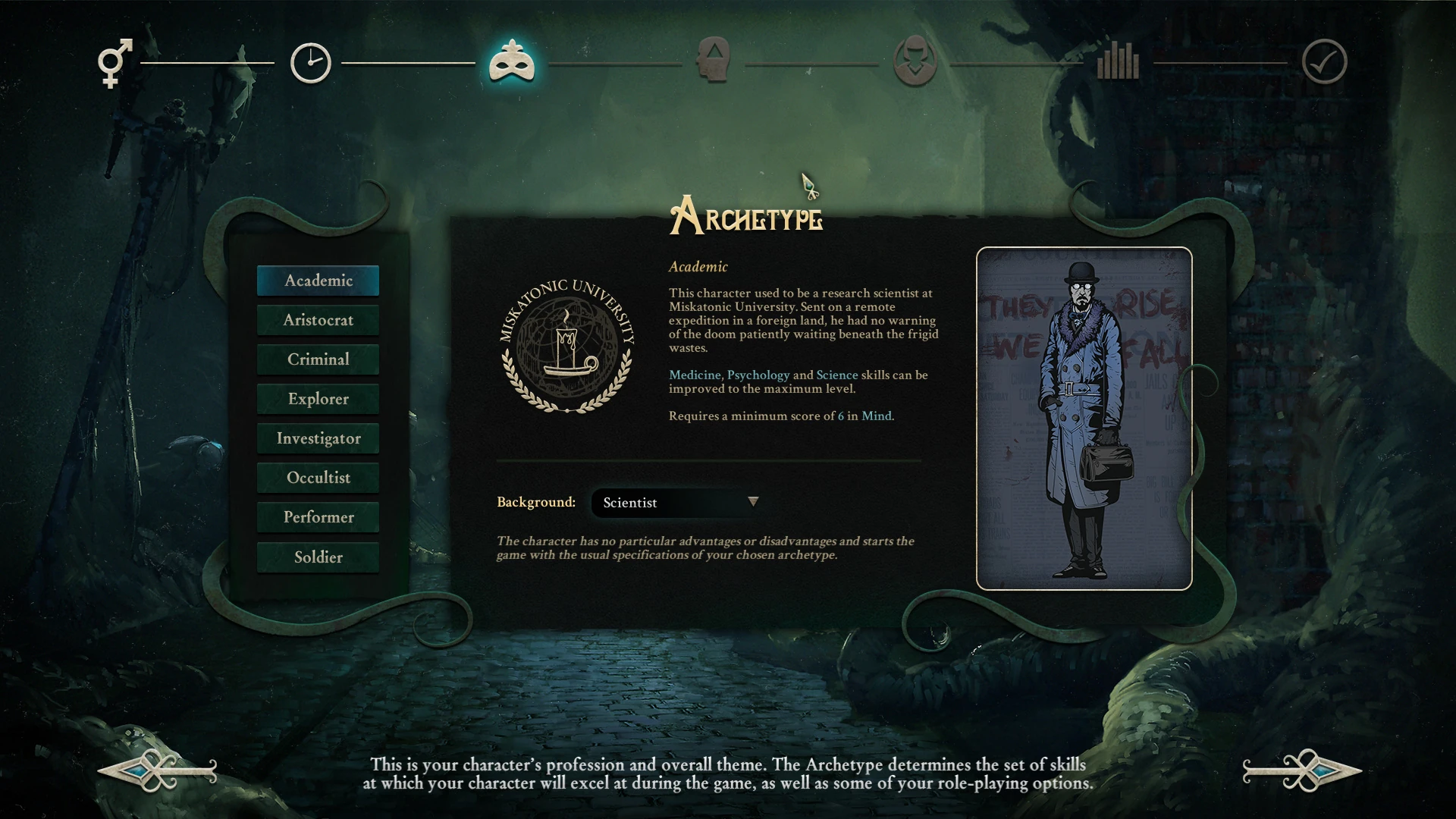Choose the Explorer archetype

[x=318, y=399]
